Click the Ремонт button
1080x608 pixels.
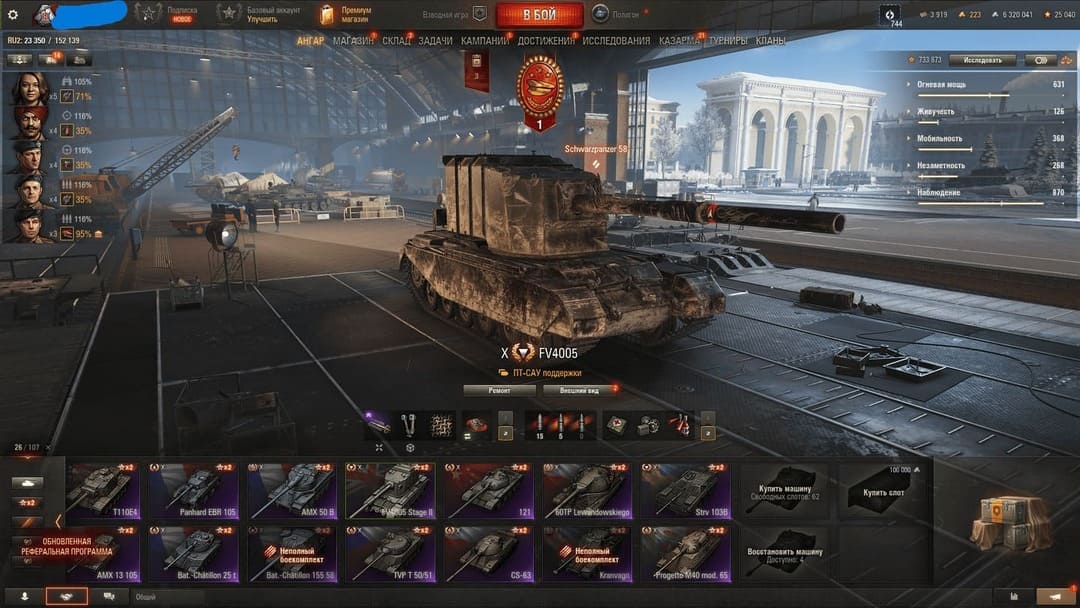[500, 390]
